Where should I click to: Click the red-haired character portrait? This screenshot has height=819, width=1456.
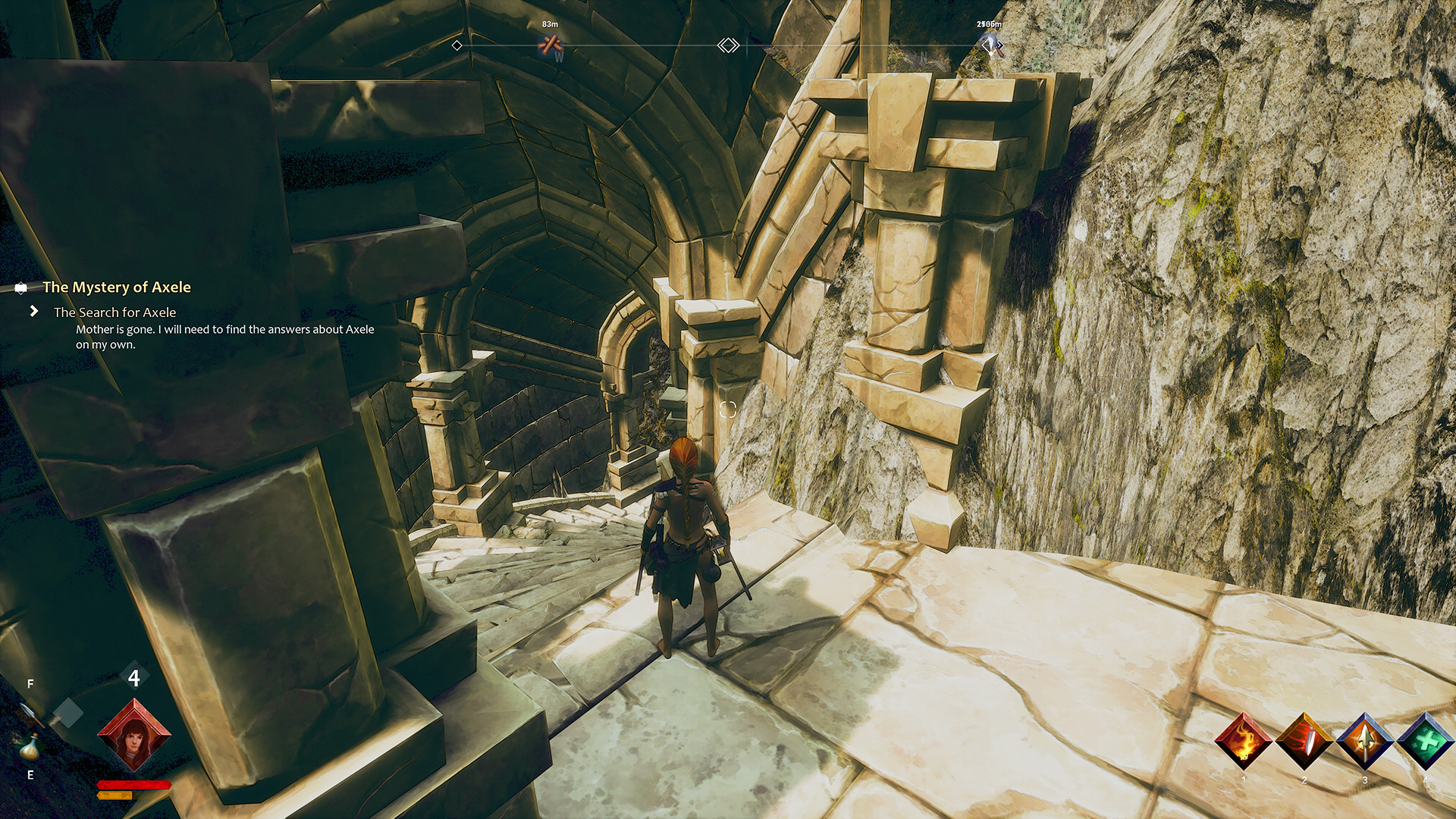point(134,733)
